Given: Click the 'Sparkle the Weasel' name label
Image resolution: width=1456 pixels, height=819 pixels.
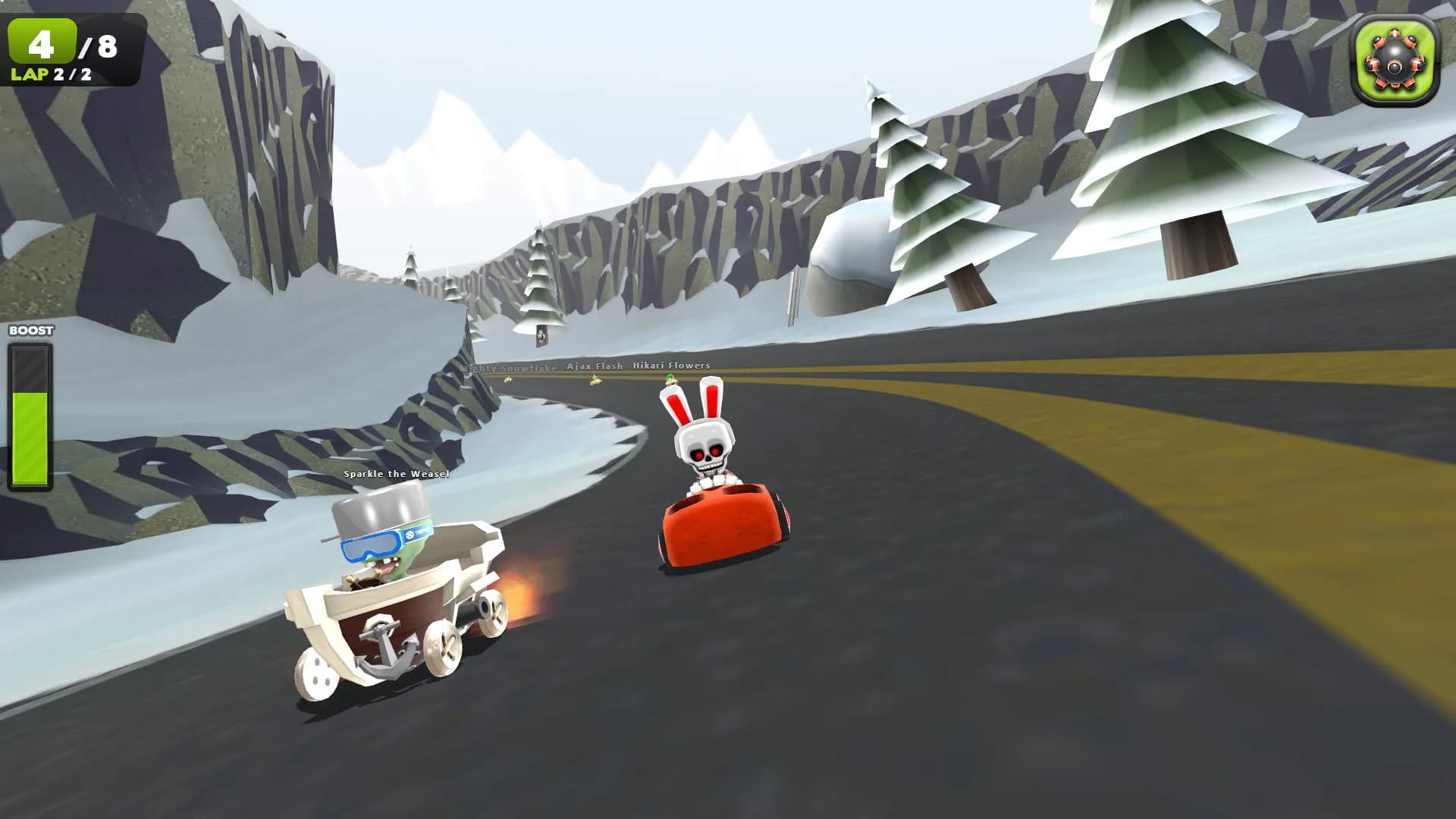Looking at the screenshot, I should (x=395, y=475).
